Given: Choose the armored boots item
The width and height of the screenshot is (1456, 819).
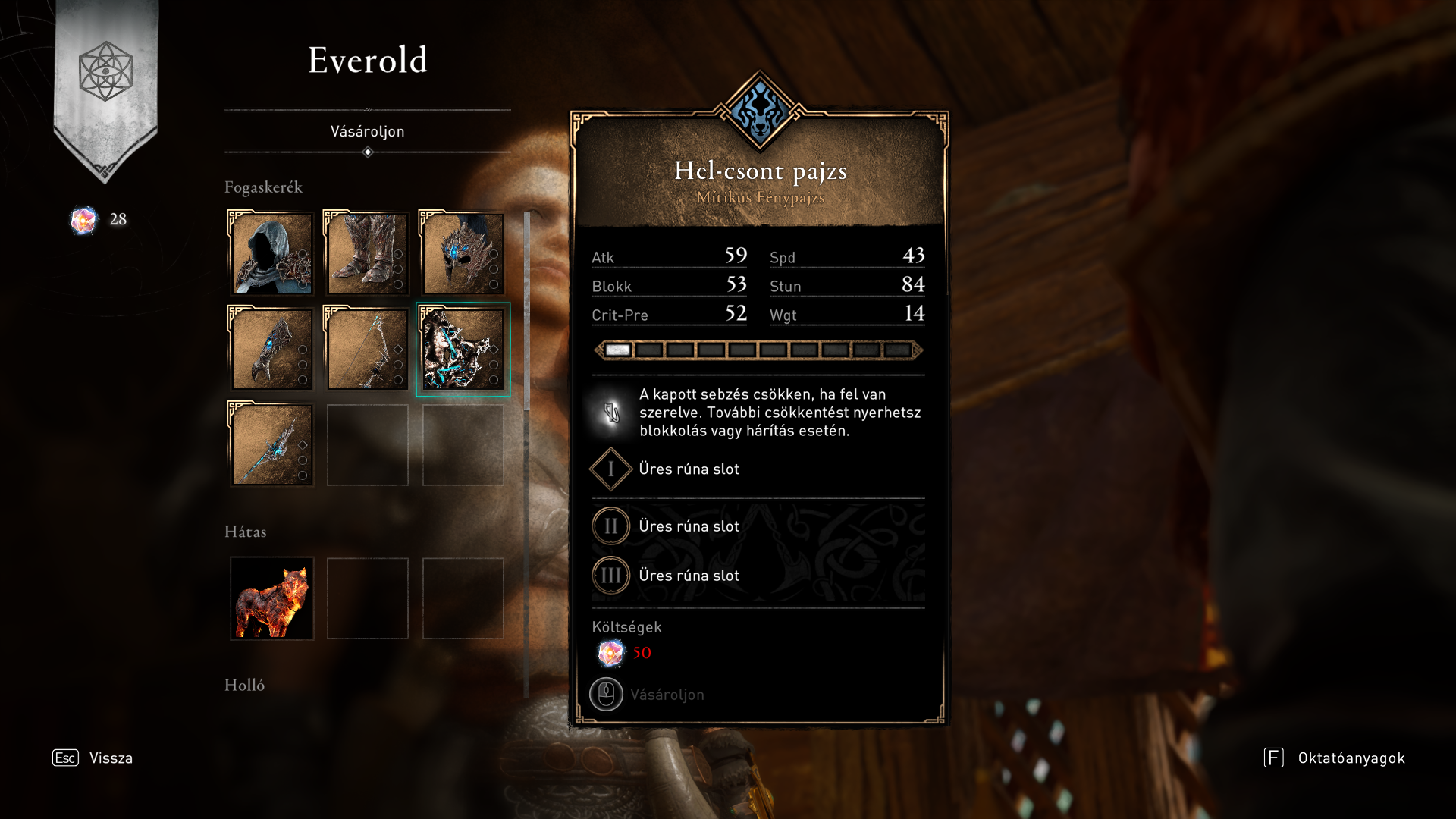Looking at the screenshot, I should coord(367,253).
